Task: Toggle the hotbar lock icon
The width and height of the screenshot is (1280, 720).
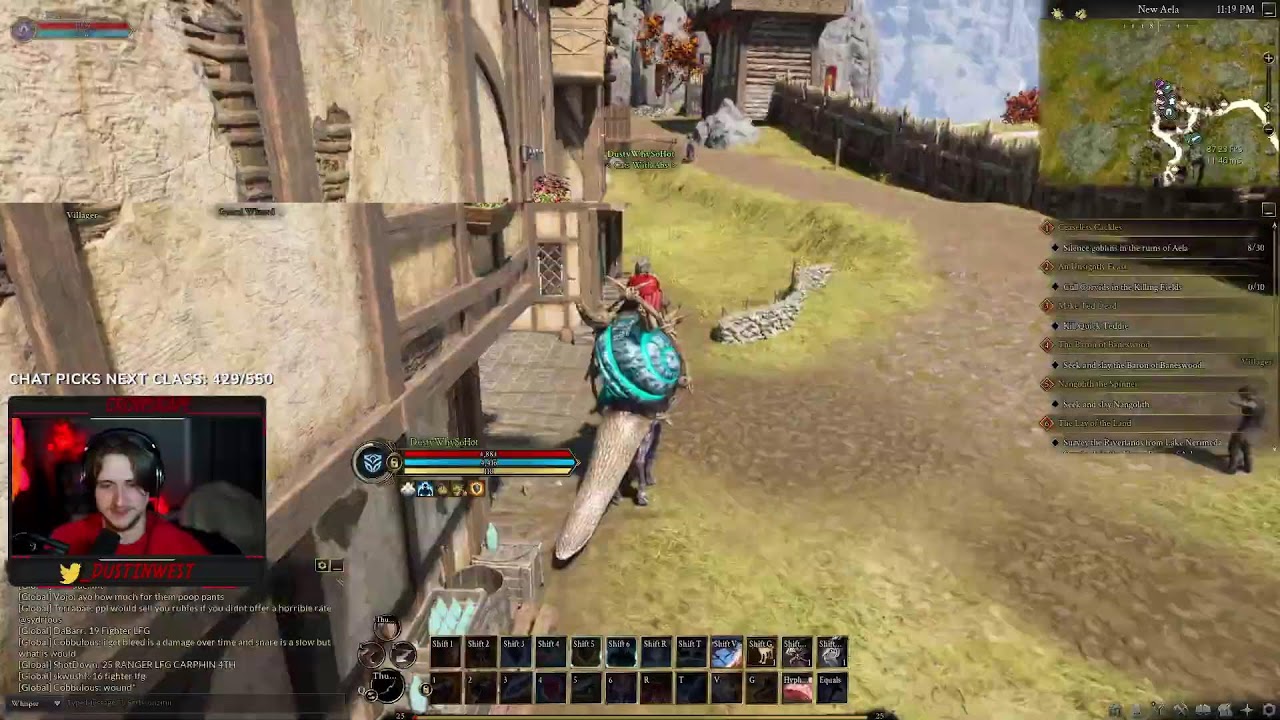Action: pos(427,689)
